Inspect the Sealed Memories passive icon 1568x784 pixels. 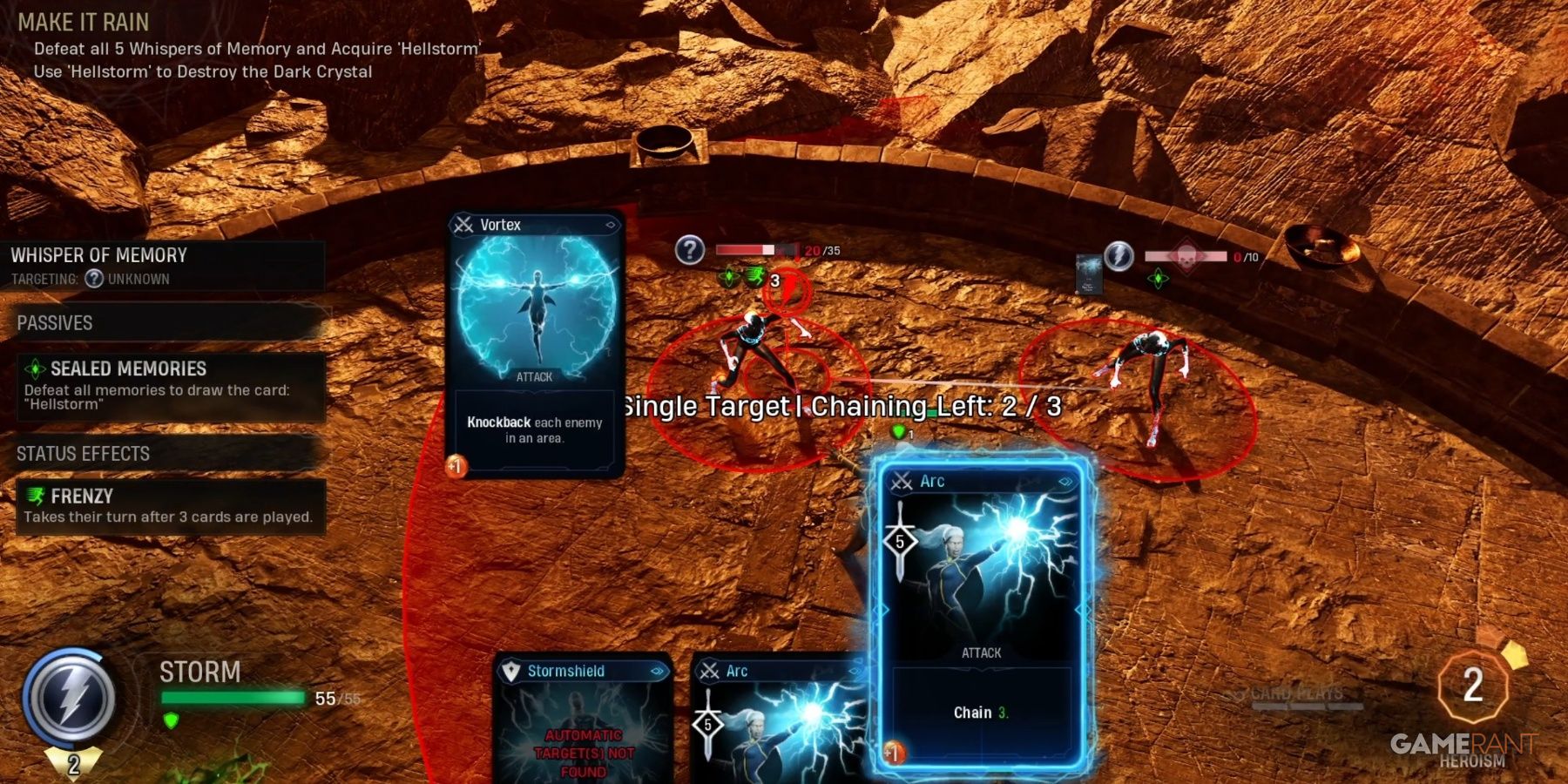(33, 368)
